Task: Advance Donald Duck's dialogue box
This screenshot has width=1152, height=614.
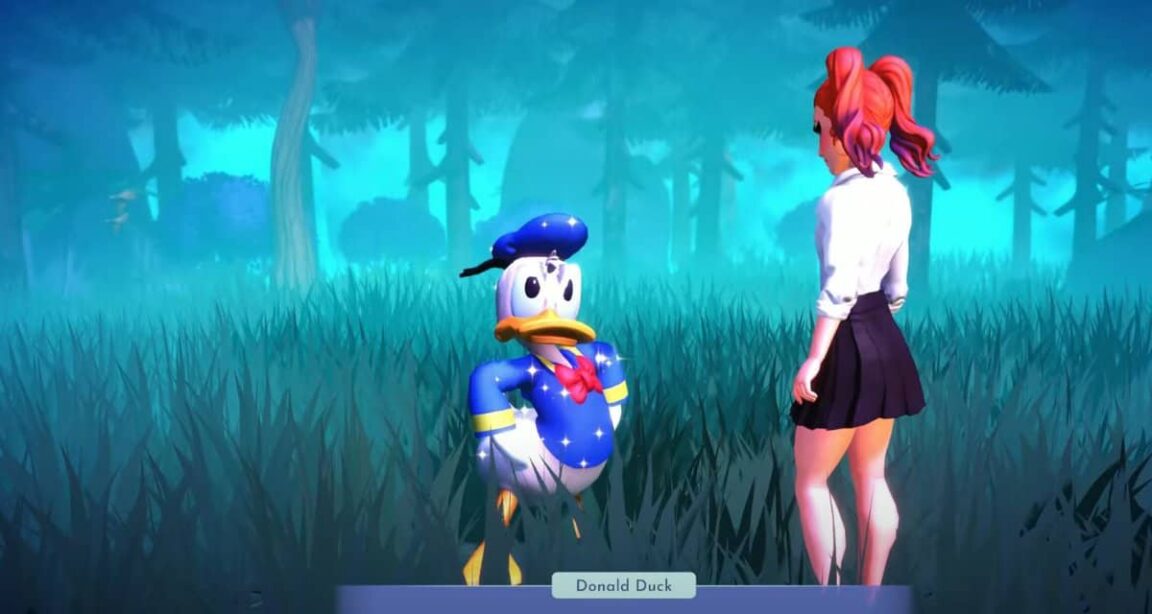Action: tap(624, 601)
